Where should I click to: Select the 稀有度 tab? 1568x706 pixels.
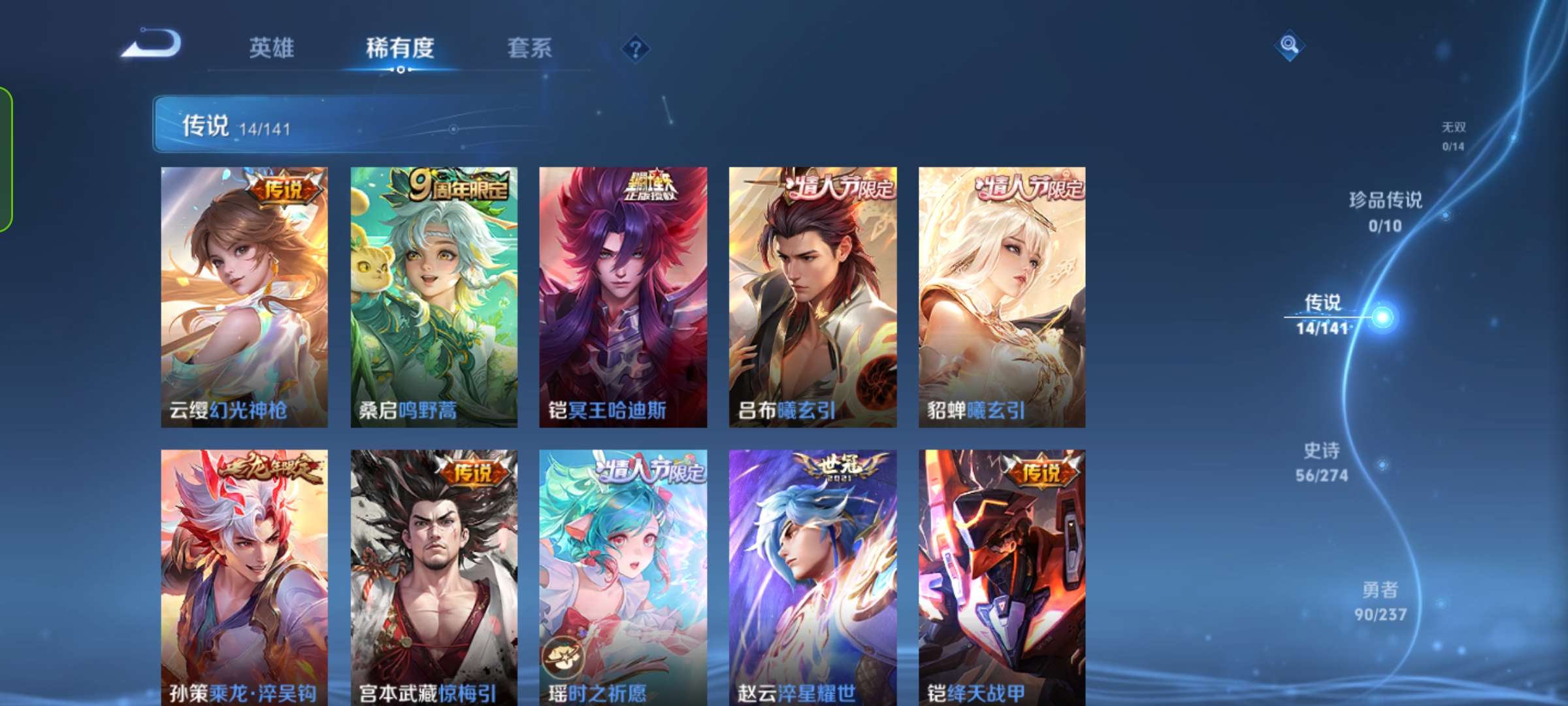tap(400, 48)
